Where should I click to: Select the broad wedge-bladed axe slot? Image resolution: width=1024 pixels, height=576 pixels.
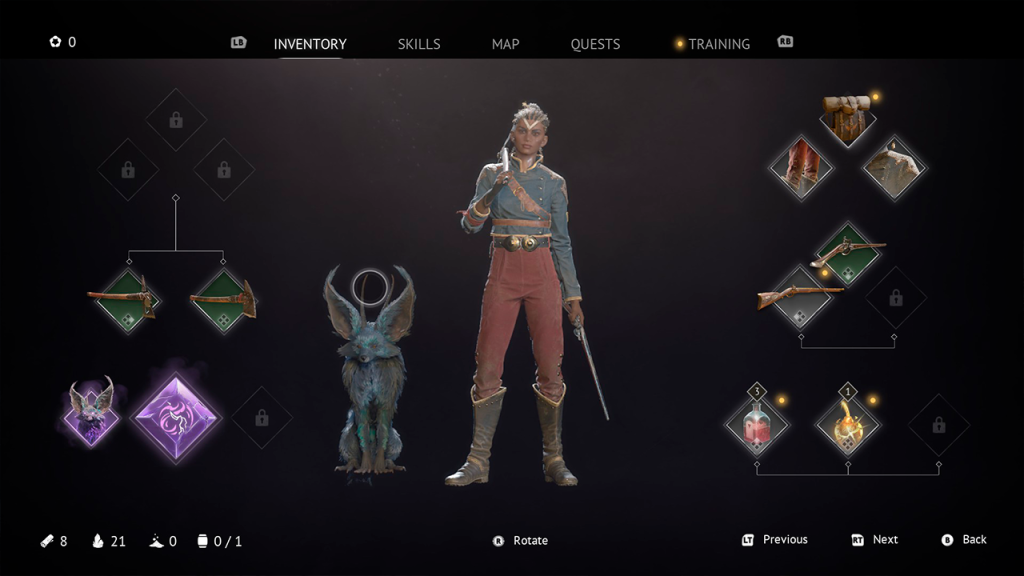pyautogui.click(x=223, y=300)
